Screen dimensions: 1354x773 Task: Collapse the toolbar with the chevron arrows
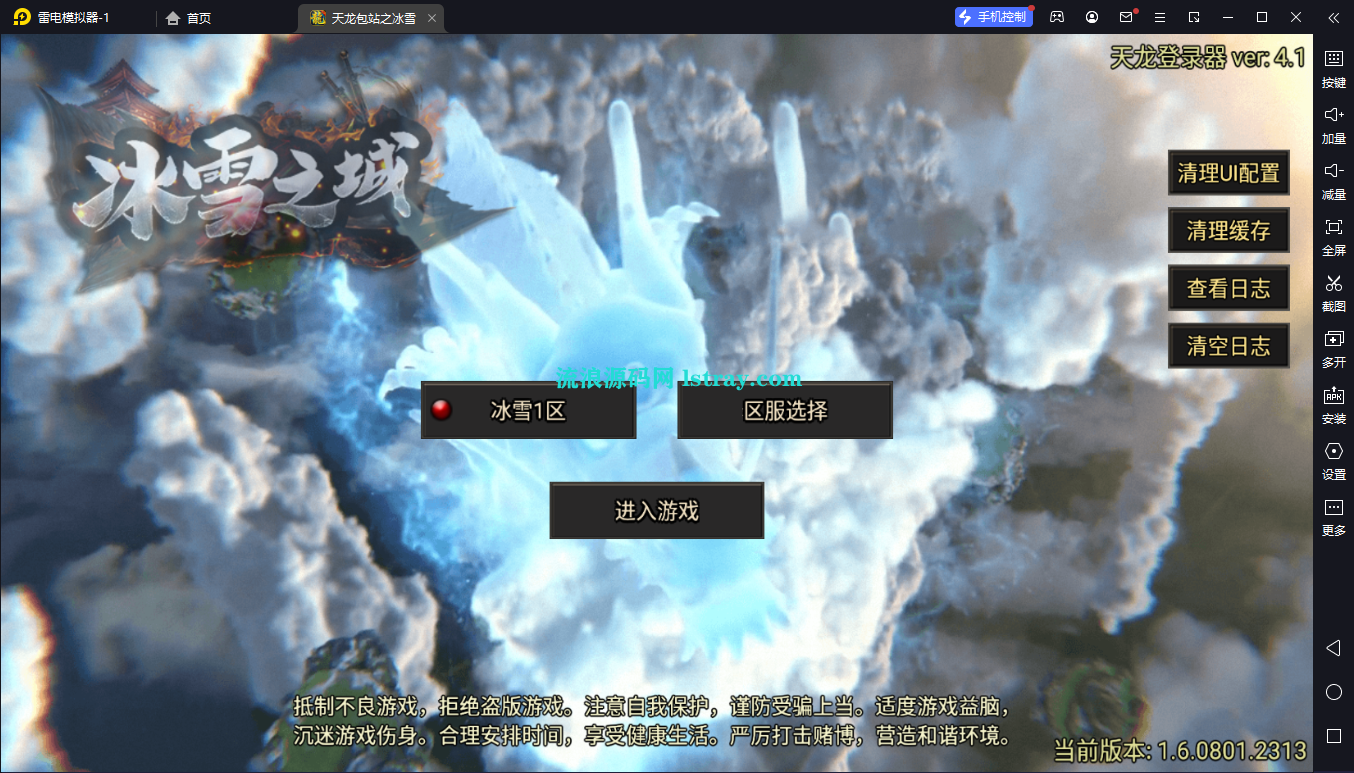pos(1333,17)
